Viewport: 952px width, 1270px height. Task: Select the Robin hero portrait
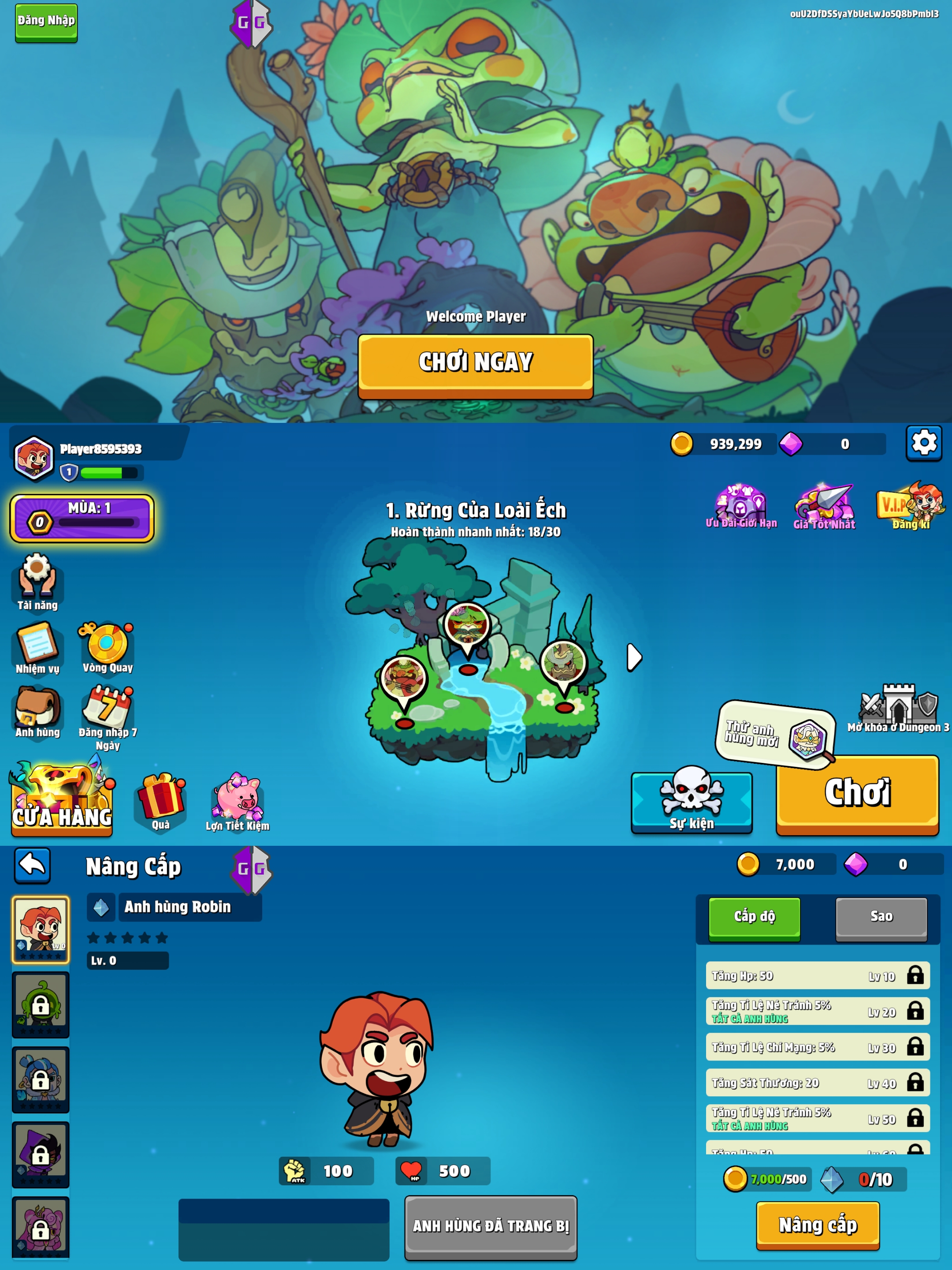(41, 929)
